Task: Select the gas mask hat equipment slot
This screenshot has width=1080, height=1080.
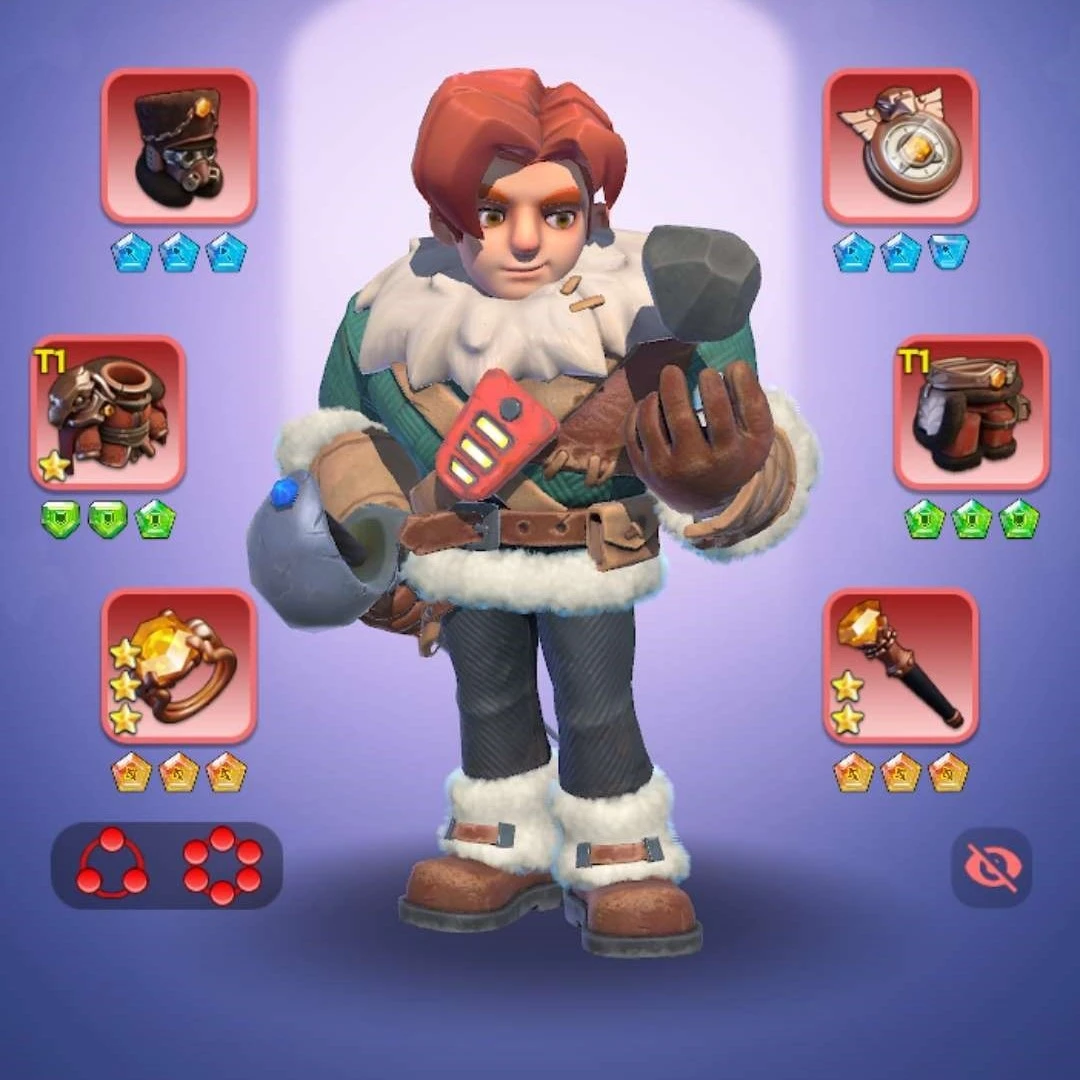Action: coord(179,146)
